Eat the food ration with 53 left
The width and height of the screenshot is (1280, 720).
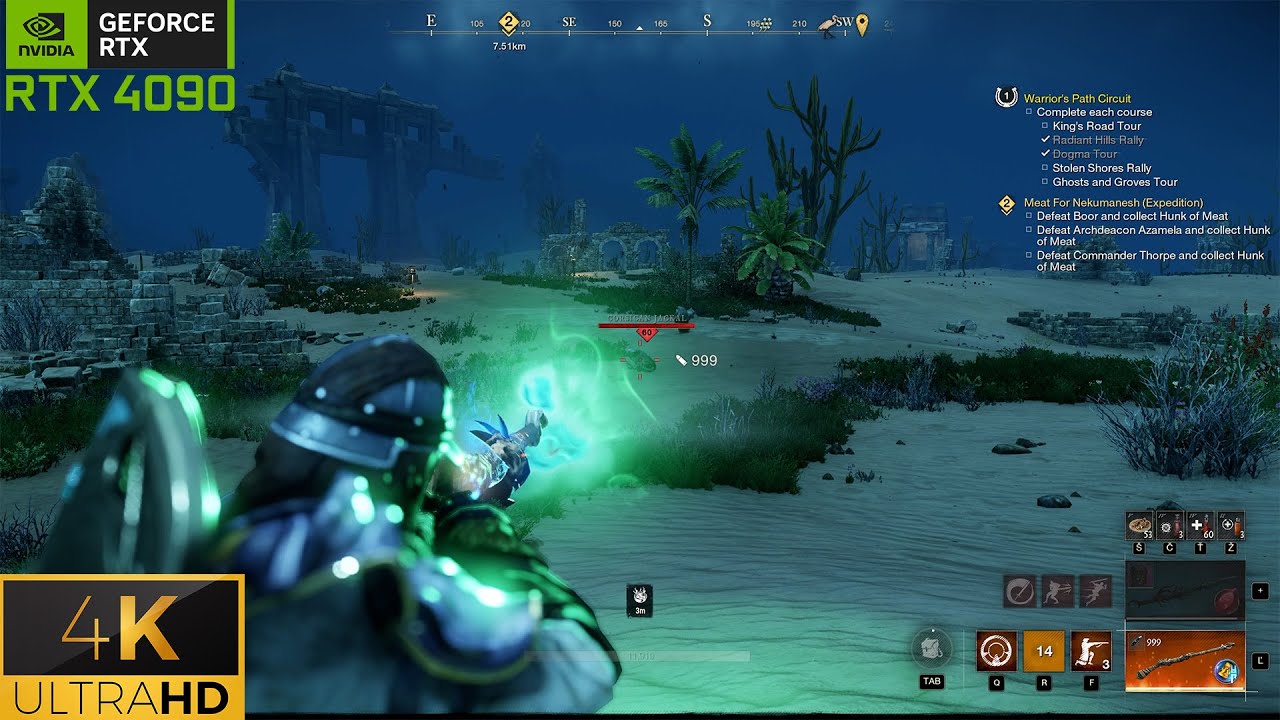point(1140,525)
